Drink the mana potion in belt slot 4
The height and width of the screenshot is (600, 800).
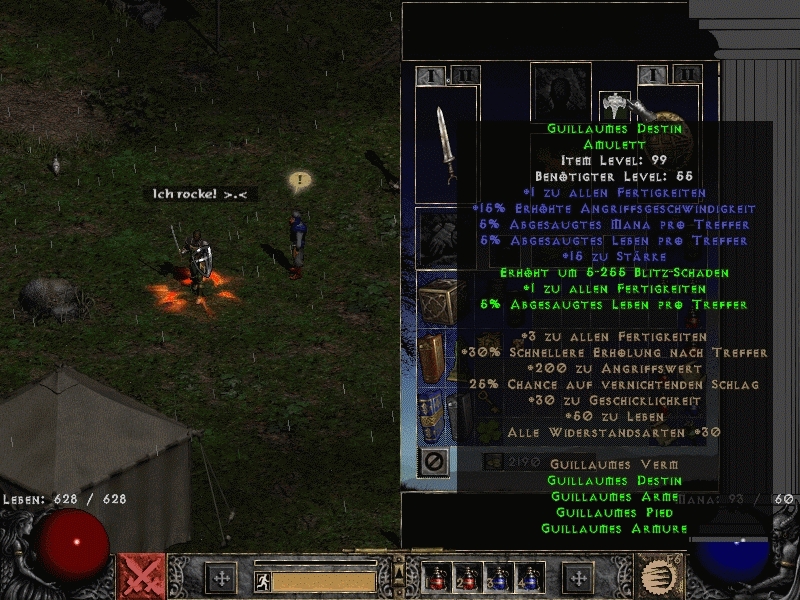531,577
